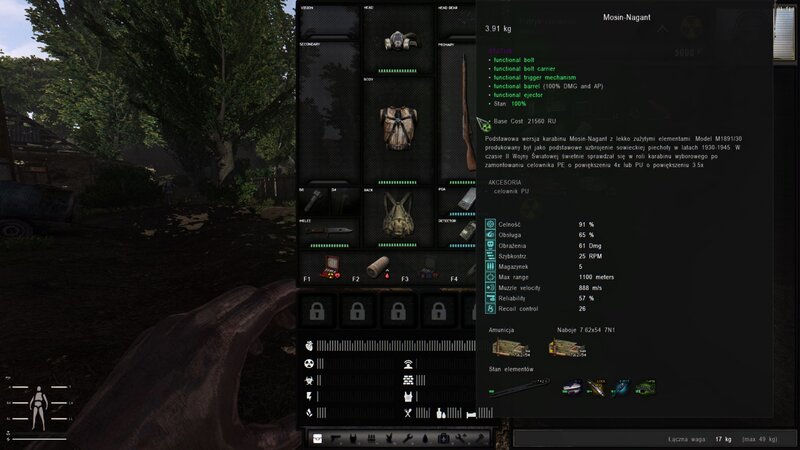
Task: Select the flashlight slot above melee
Action: (x=313, y=199)
